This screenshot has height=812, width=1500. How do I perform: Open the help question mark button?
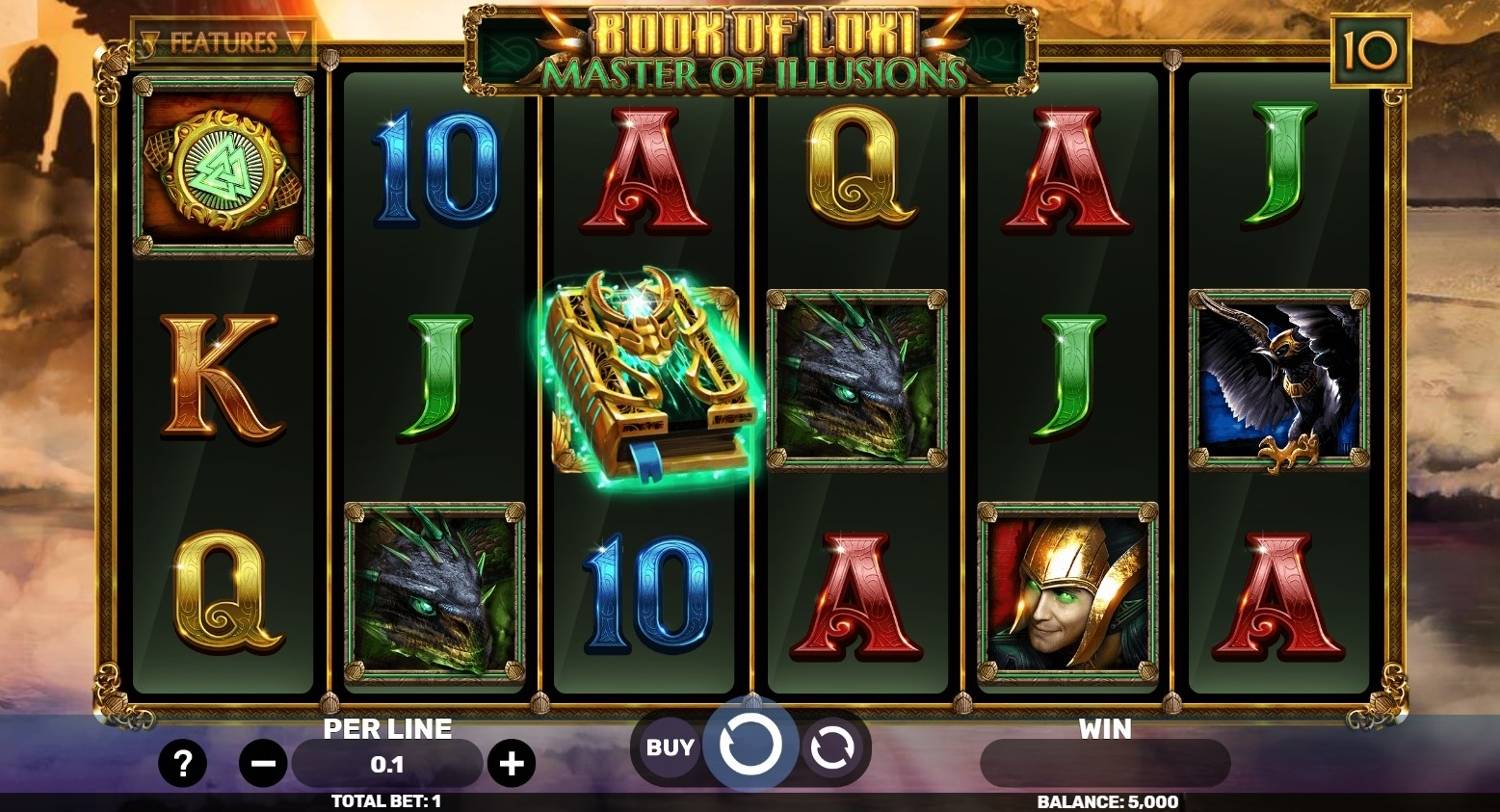182,765
